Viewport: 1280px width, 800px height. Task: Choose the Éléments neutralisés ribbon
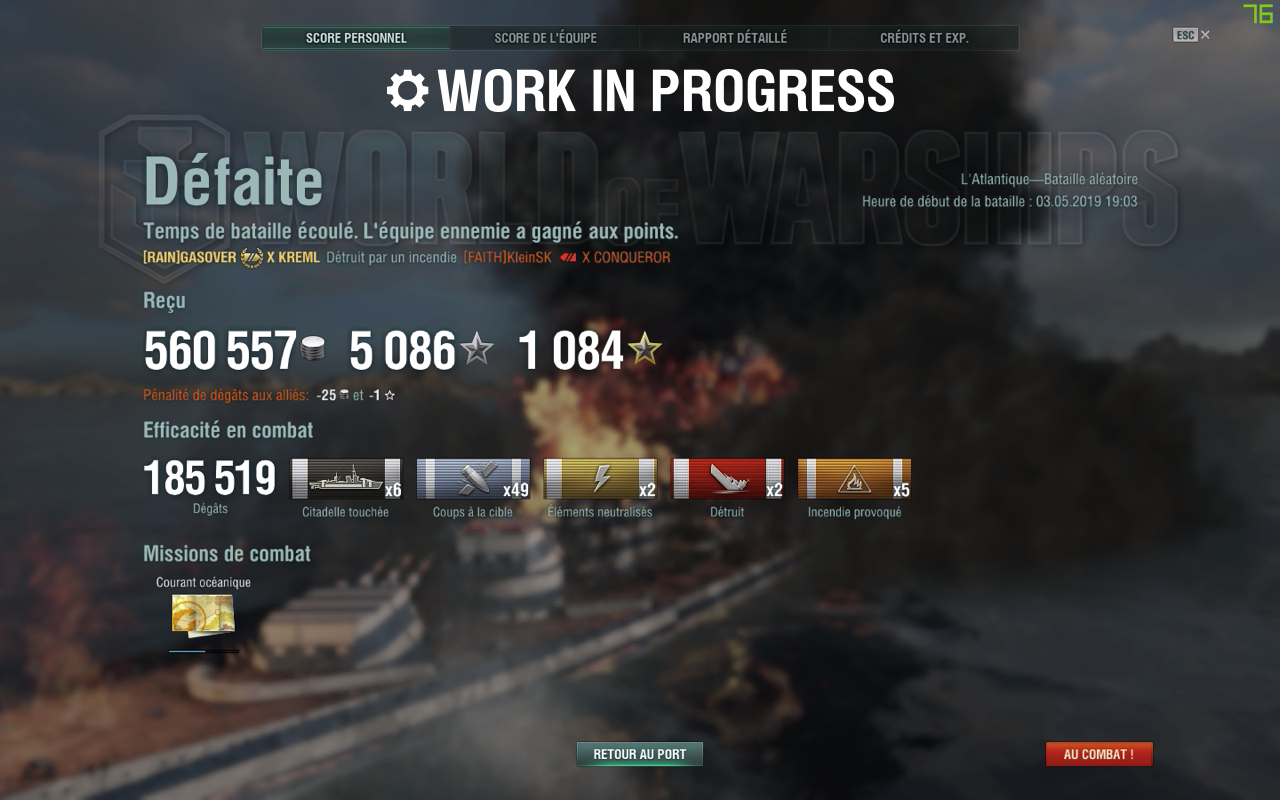(x=600, y=479)
